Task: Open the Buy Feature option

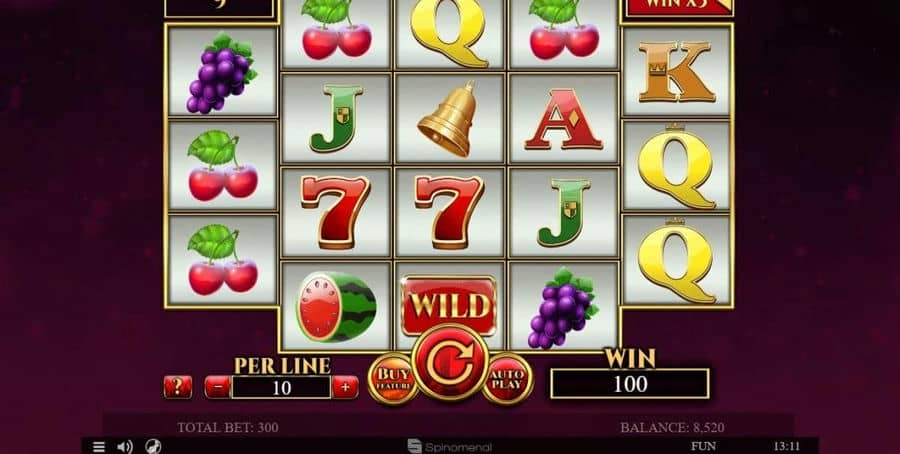Action: tap(391, 379)
